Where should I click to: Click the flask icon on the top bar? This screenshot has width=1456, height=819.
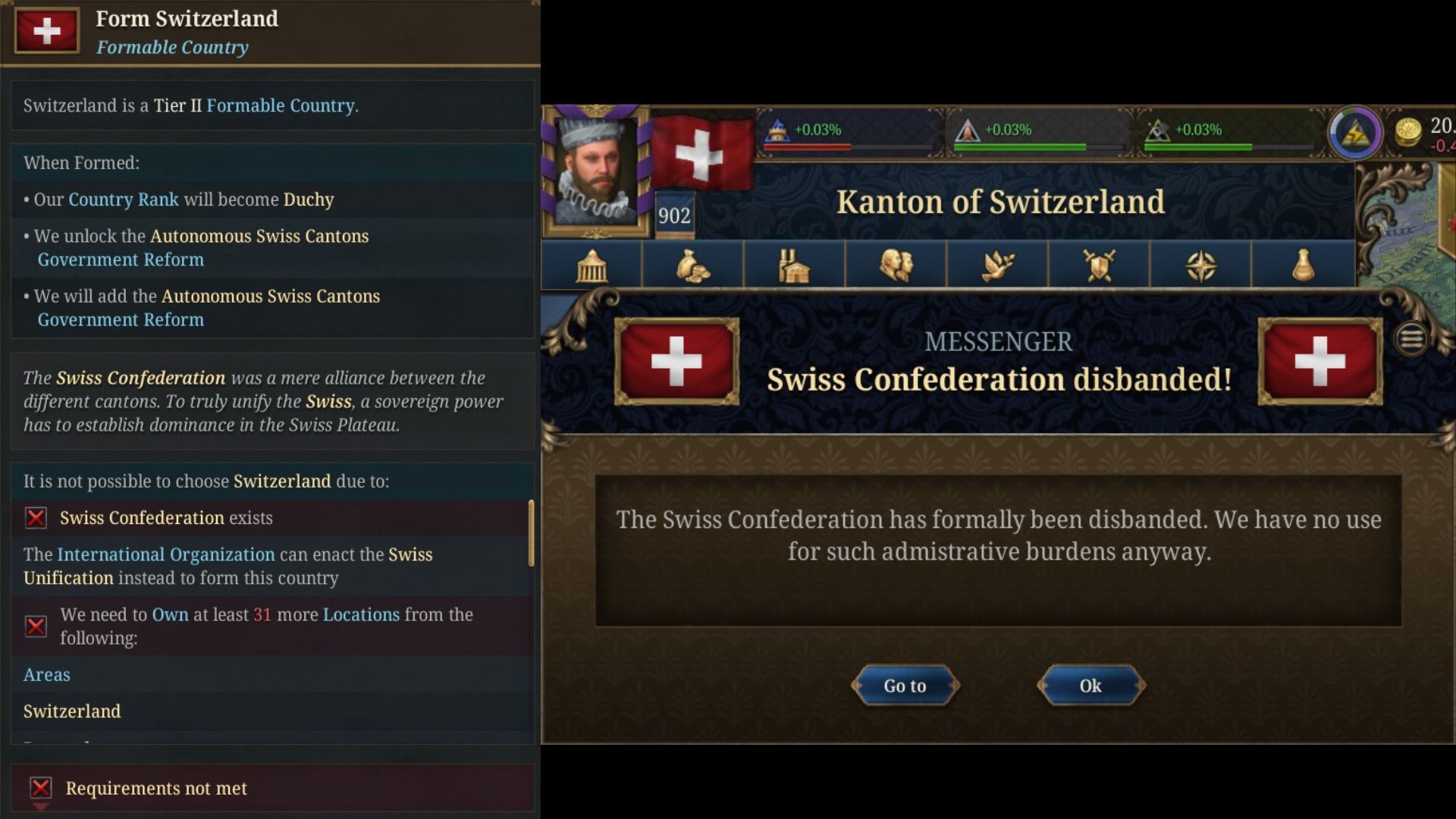[x=1303, y=264]
